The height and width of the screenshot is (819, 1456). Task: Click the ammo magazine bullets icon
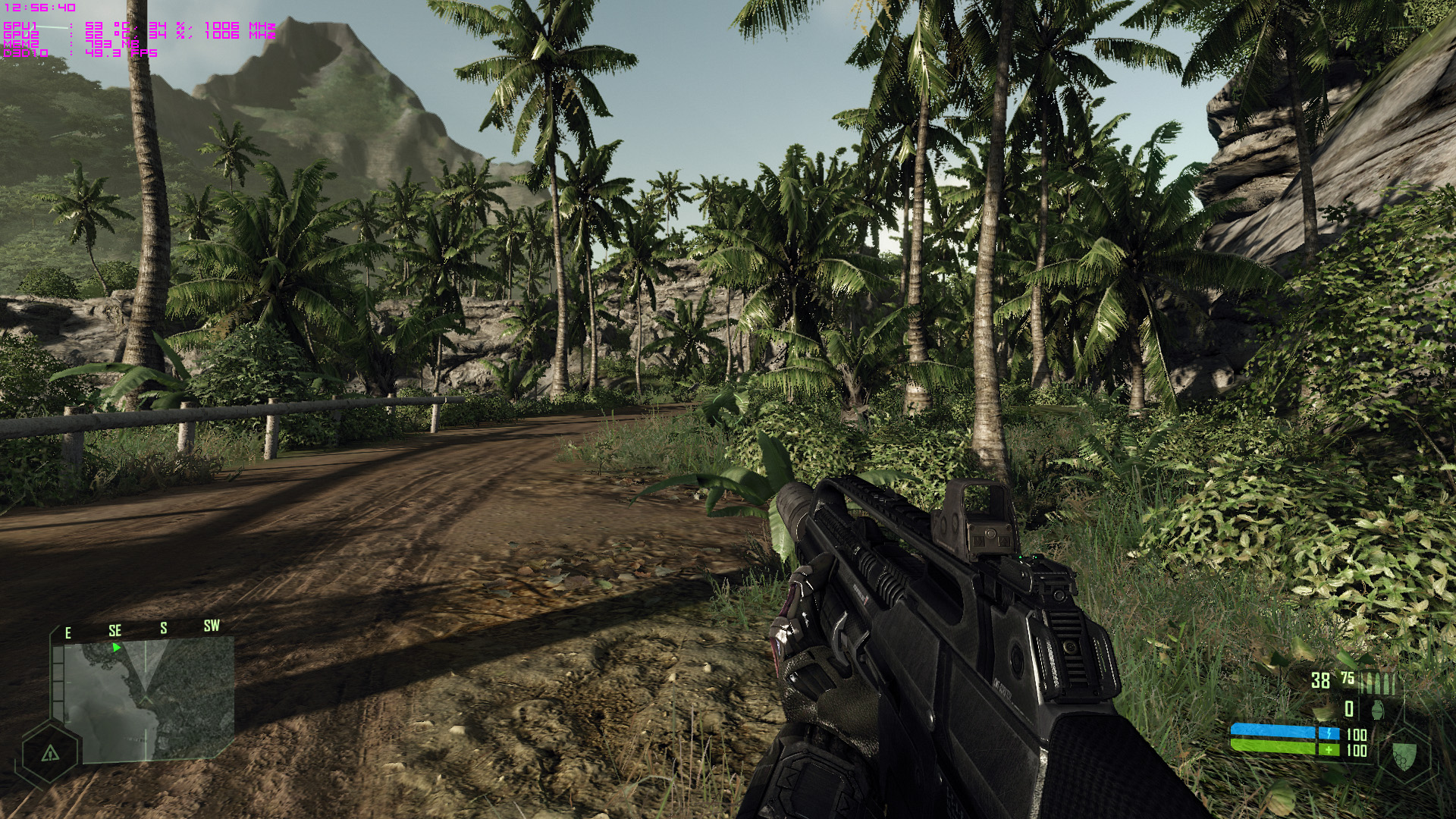click(1382, 682)
